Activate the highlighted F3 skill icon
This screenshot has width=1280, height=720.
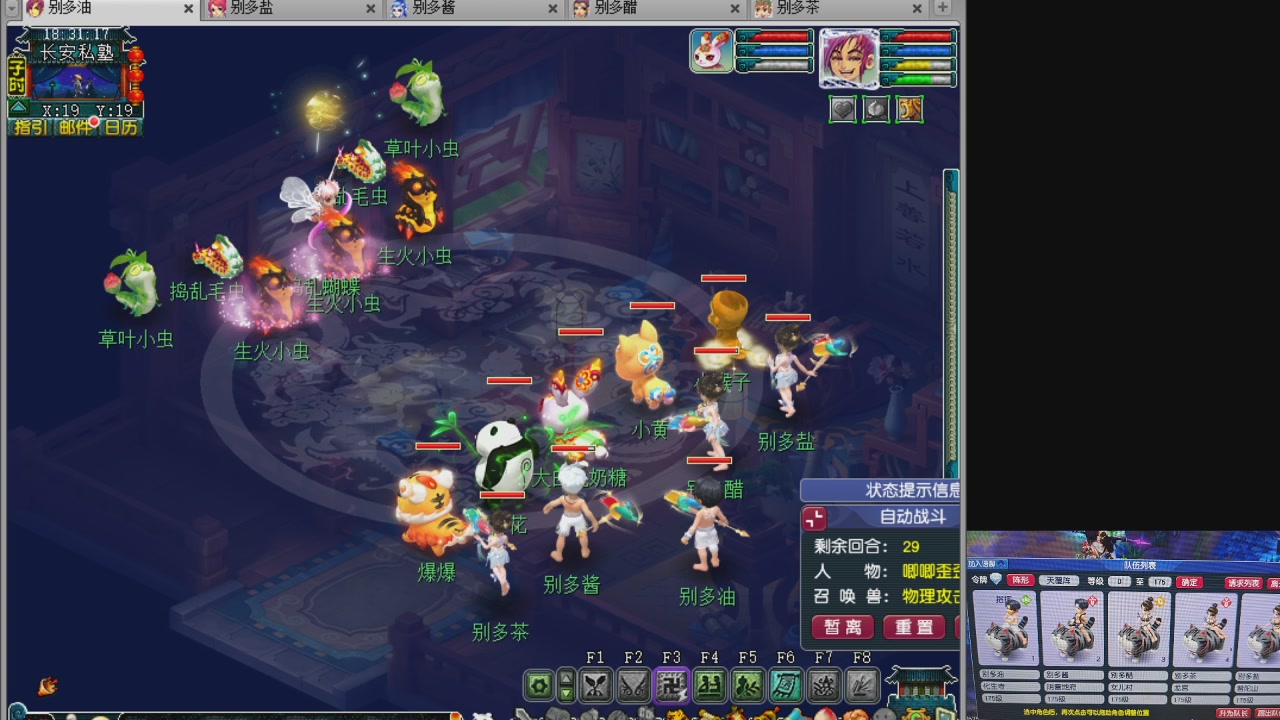click(673, 684)
